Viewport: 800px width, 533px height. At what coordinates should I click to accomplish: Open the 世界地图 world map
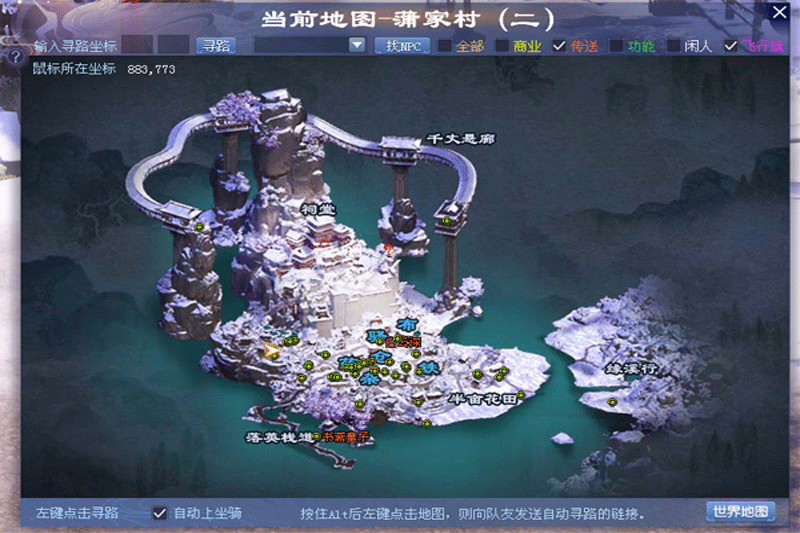[x=741, y=512]
